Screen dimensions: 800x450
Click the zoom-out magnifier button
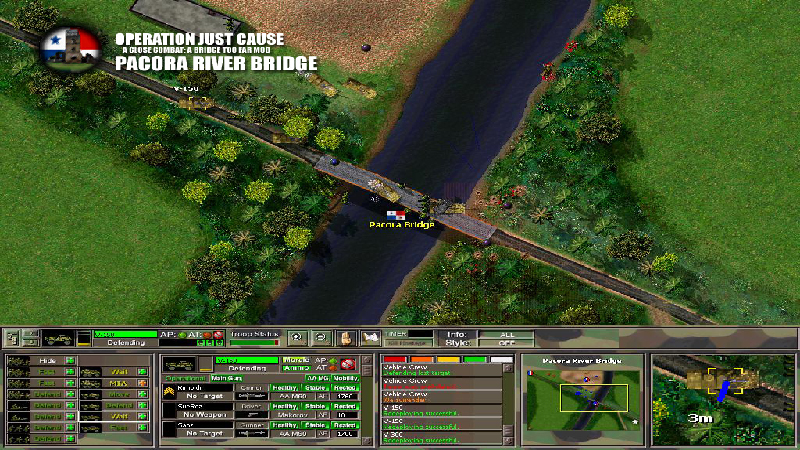(321, 337)
